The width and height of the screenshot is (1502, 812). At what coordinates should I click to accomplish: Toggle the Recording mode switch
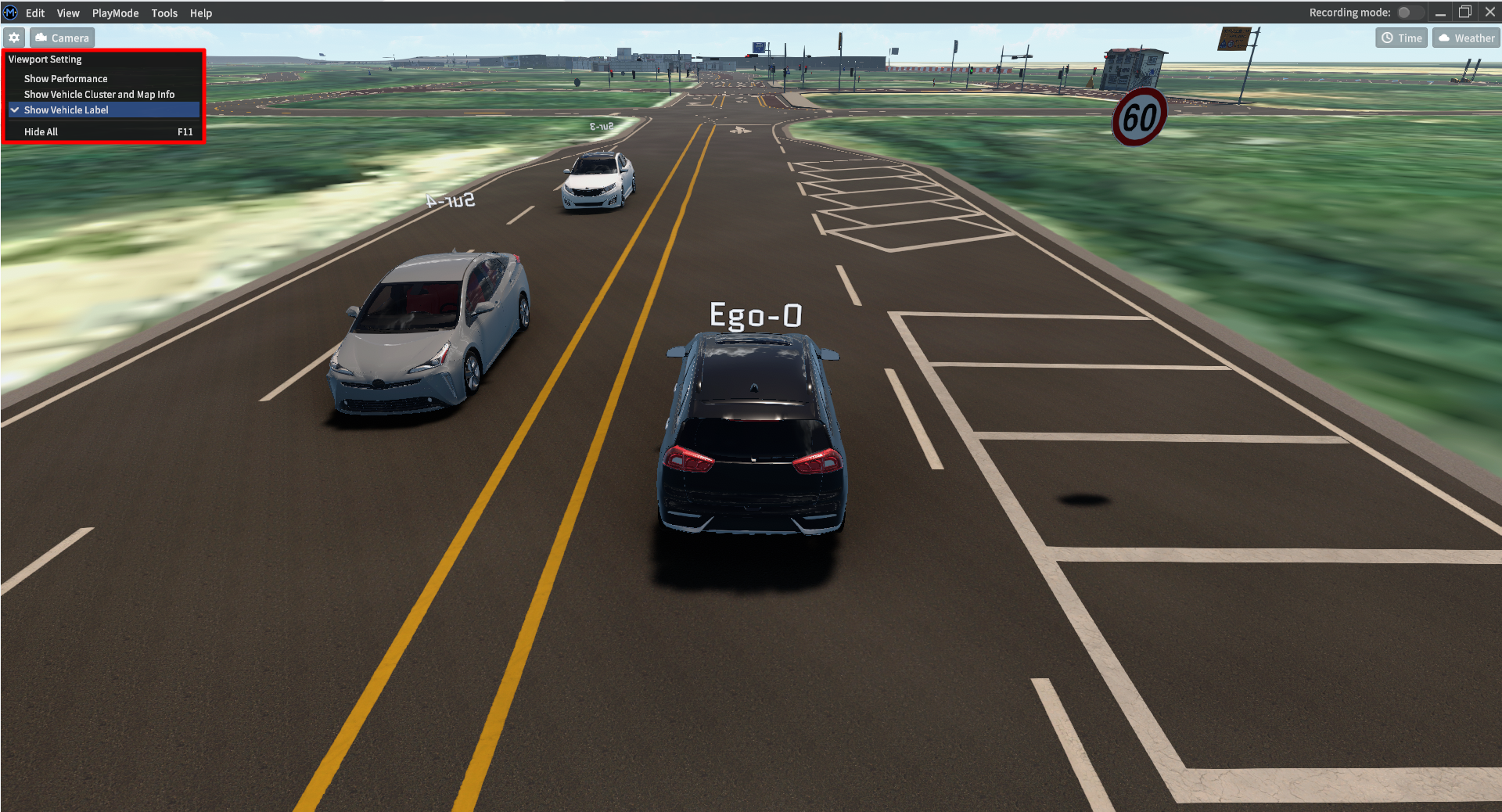point(1409,13)
